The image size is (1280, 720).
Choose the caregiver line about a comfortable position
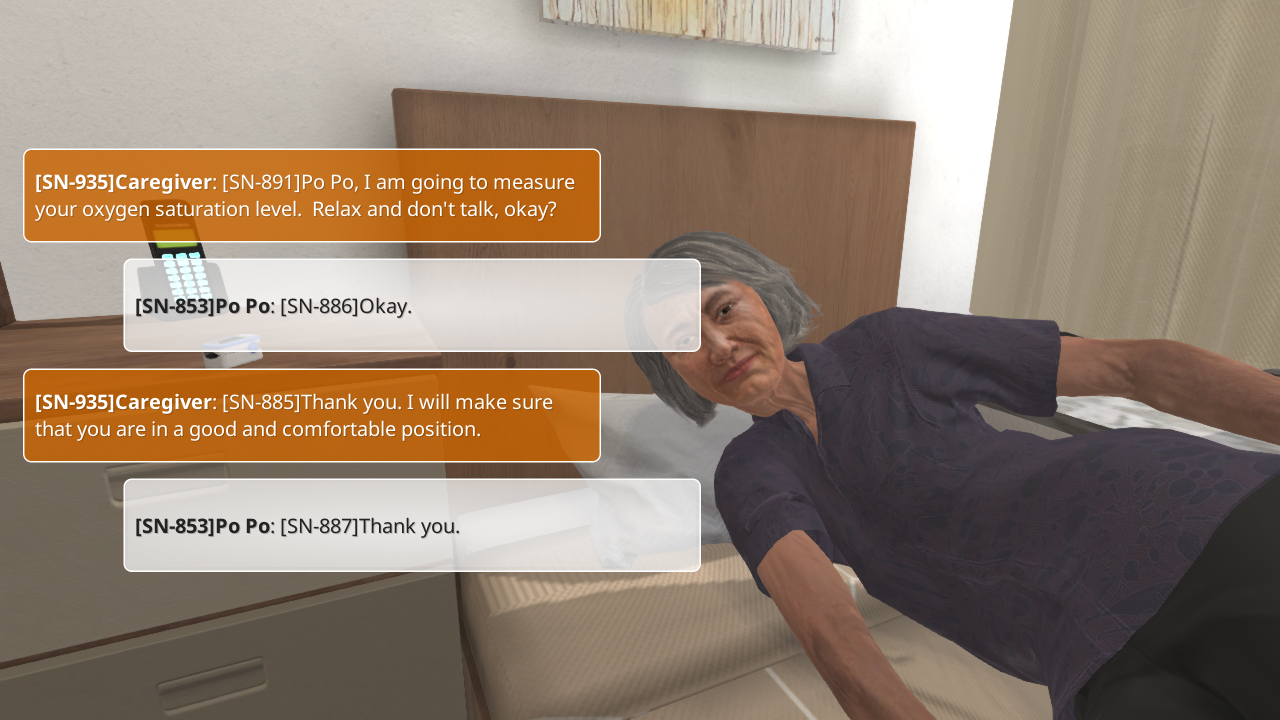tap(311, 415)
